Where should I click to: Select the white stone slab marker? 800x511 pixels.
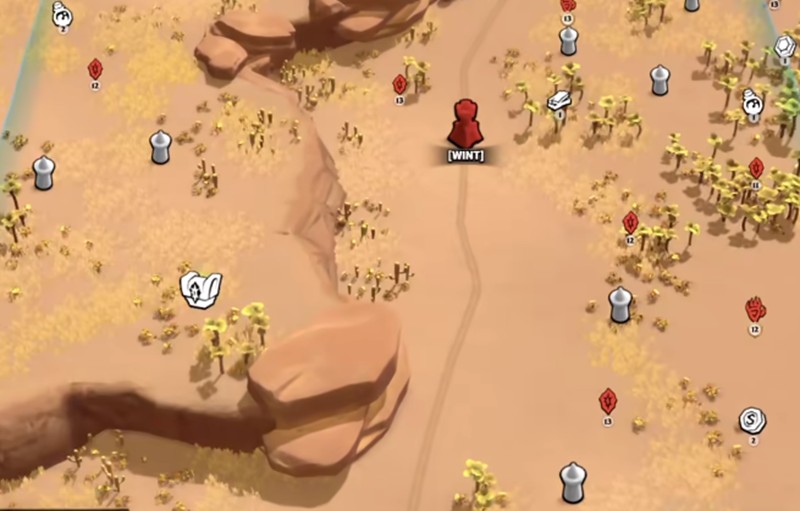click(560, 100)
